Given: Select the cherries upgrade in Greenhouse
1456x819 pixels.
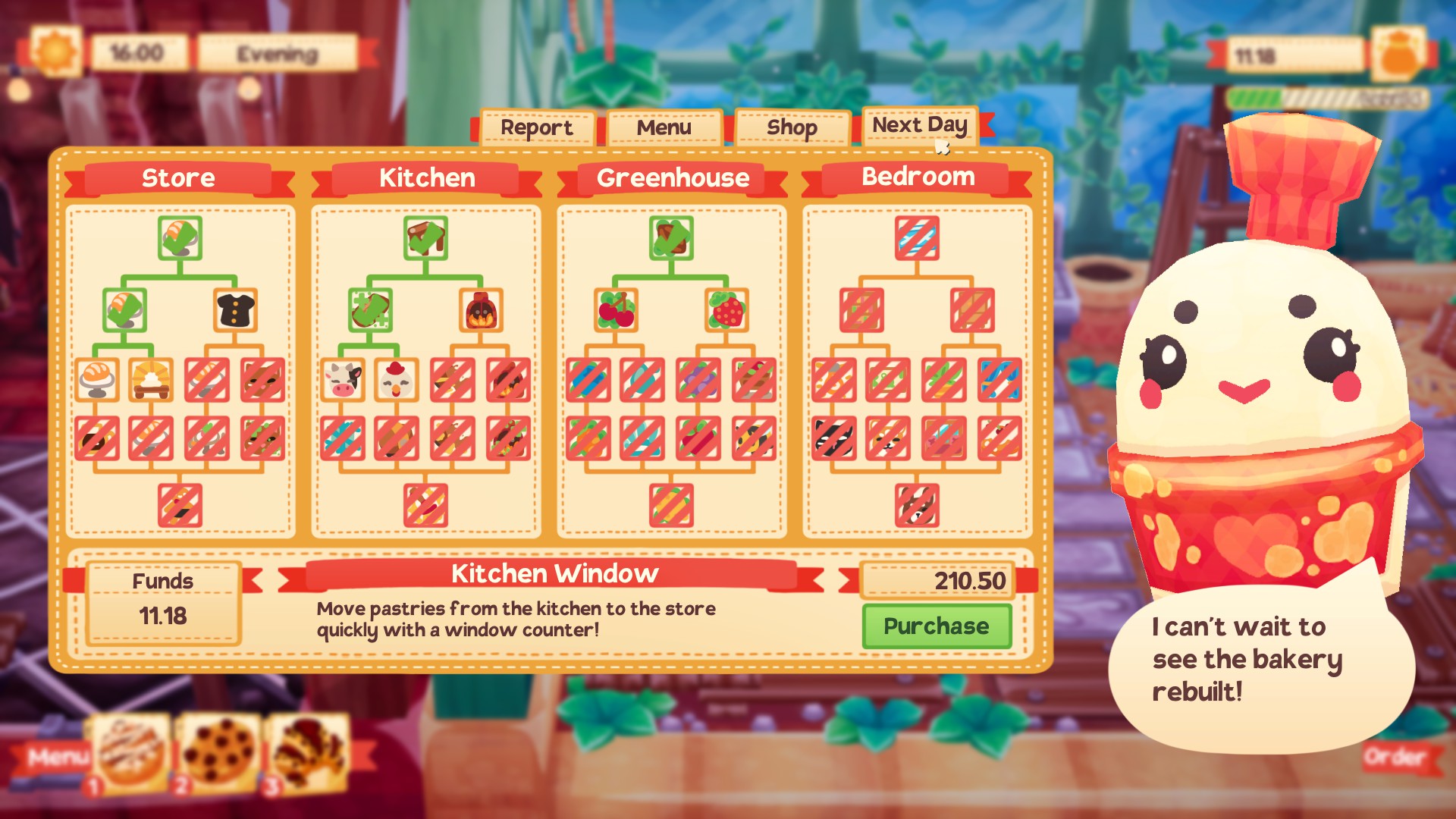Looking at the screenshot, I should (x=616, y=310).
